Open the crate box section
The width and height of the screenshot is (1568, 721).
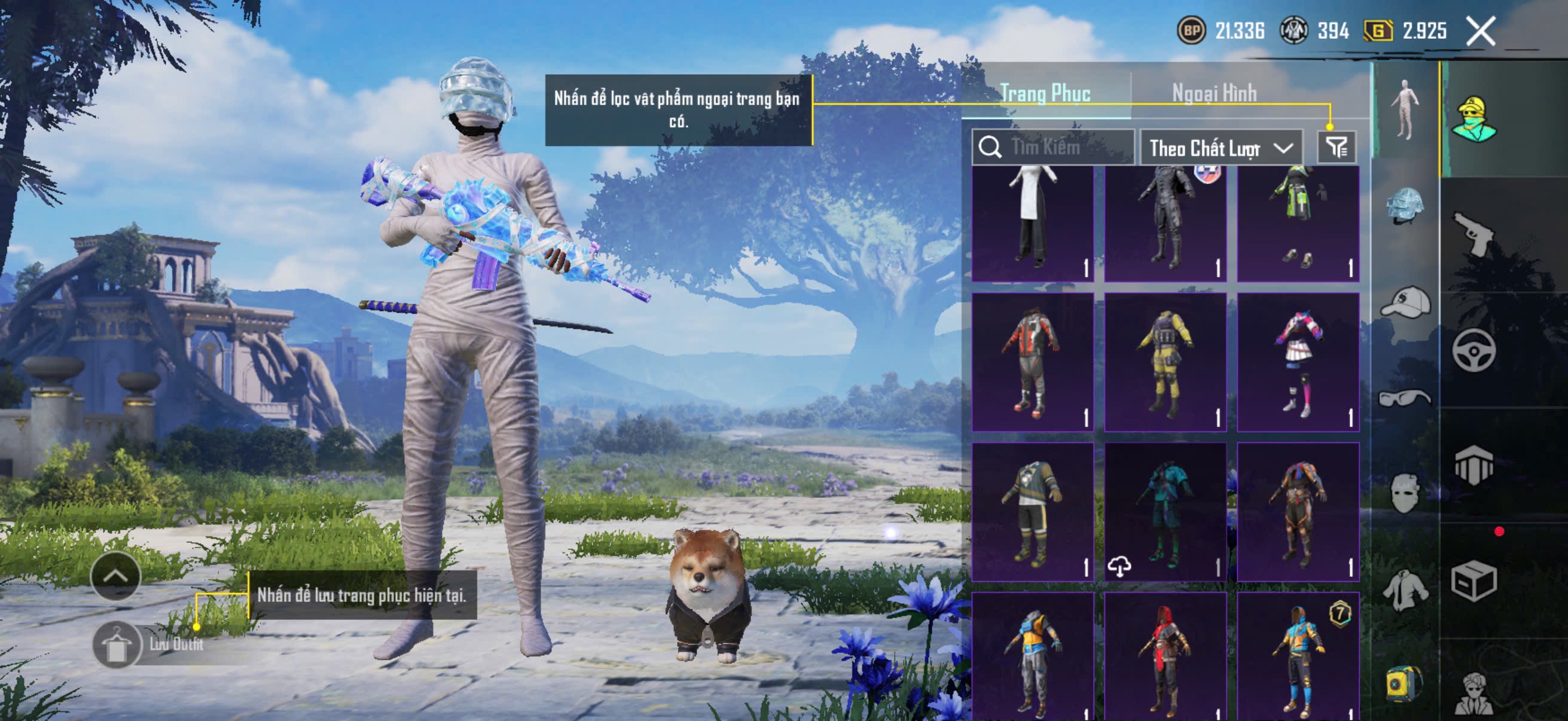coord(1474,581)
